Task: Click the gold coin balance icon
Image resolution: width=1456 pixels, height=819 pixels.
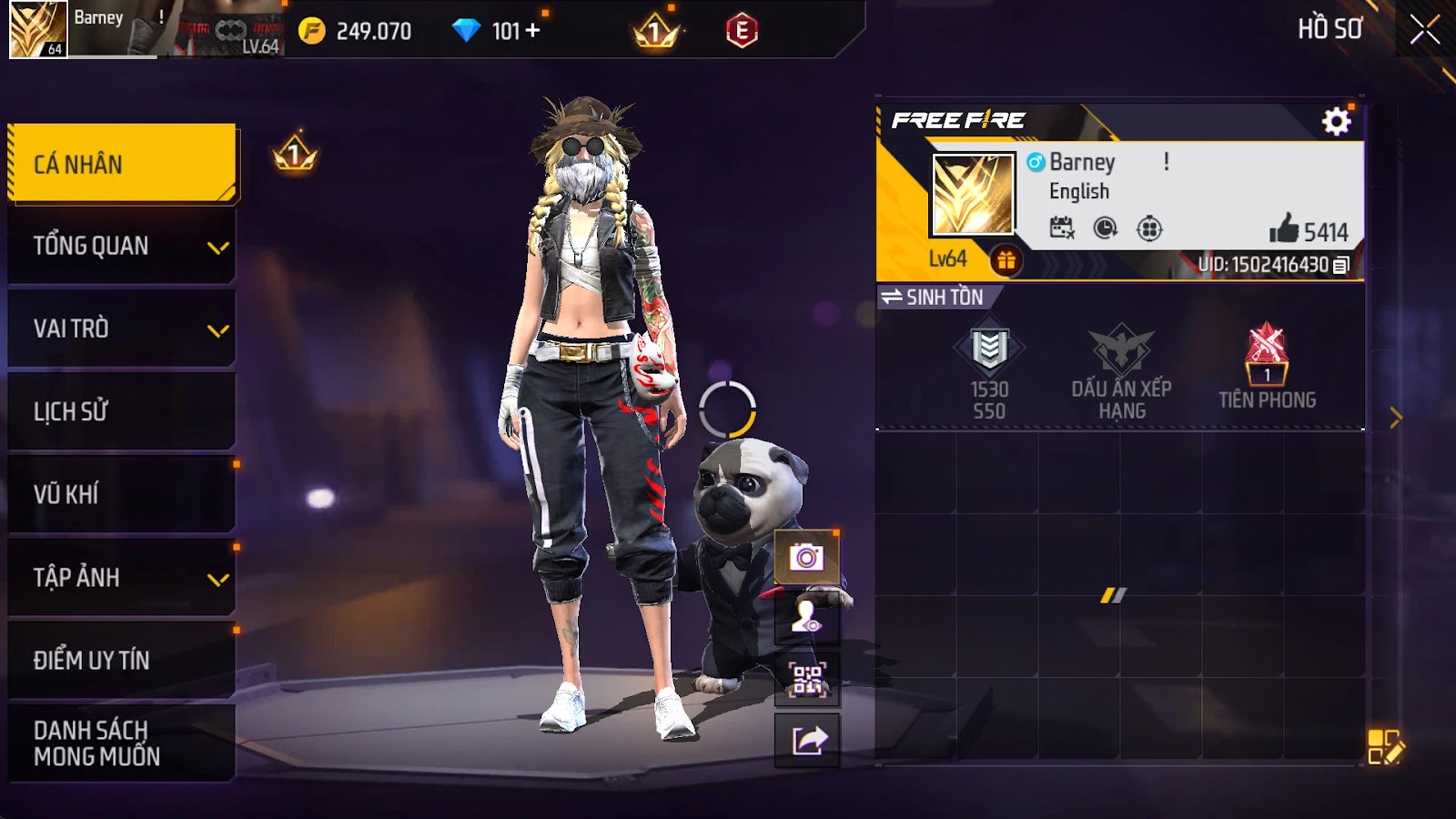Action: coord(312,31)
